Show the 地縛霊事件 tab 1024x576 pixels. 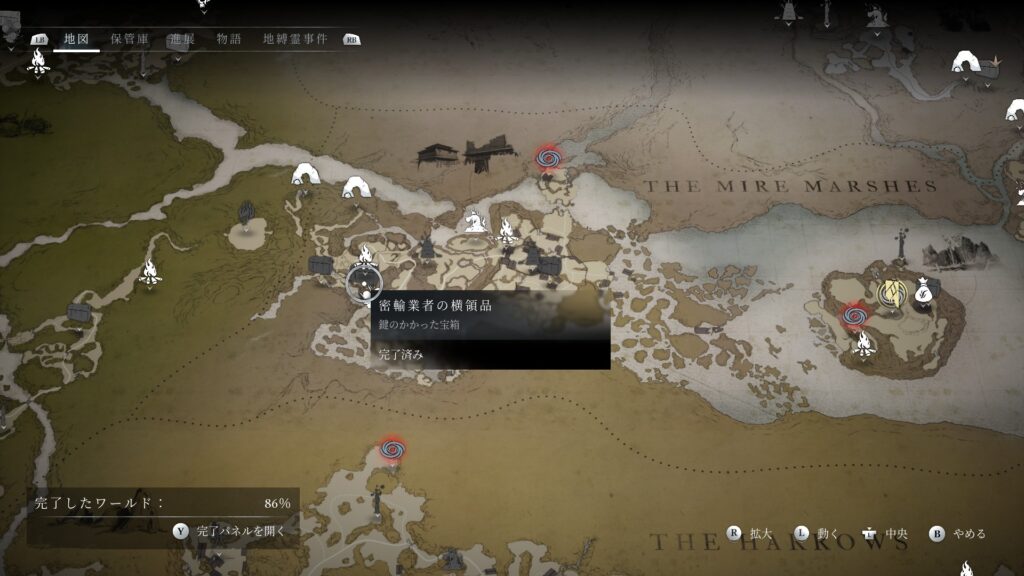(x=296, y=39)
